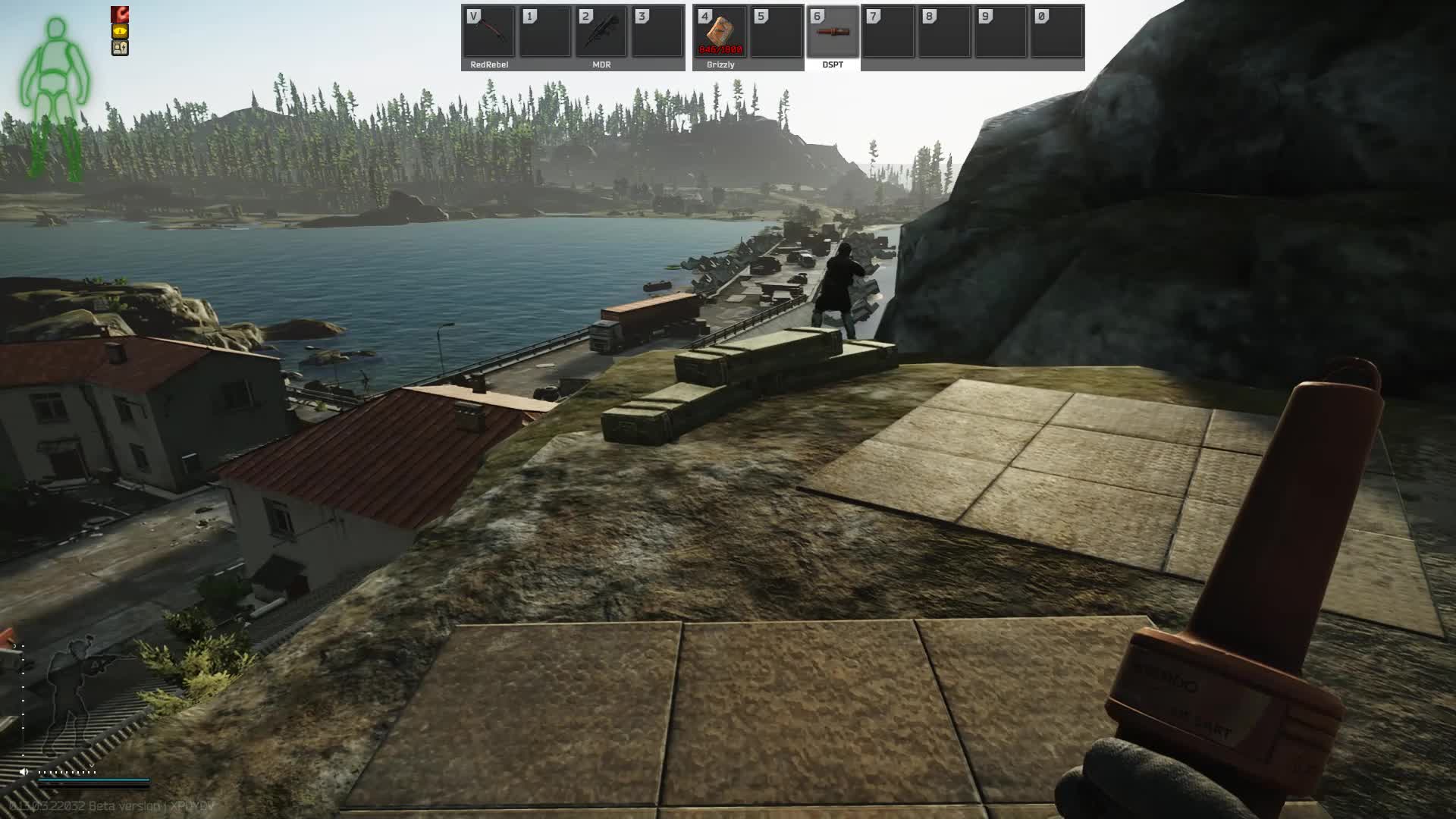This screenshot has height=819, width=1456.
Task: Click the yellow warning status icon
Action: [120, 31]
